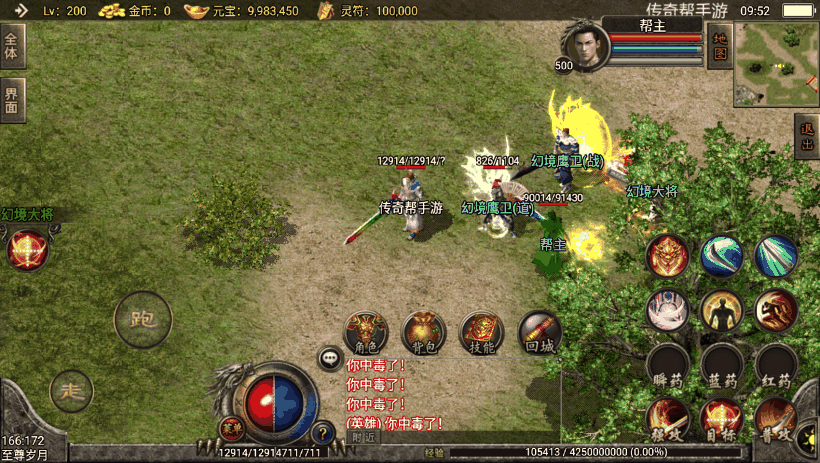Image resolution: width=820 pixels, height=463 pixels.
Task: Tap the 跑 run button
Action: [x=142, y=320]
